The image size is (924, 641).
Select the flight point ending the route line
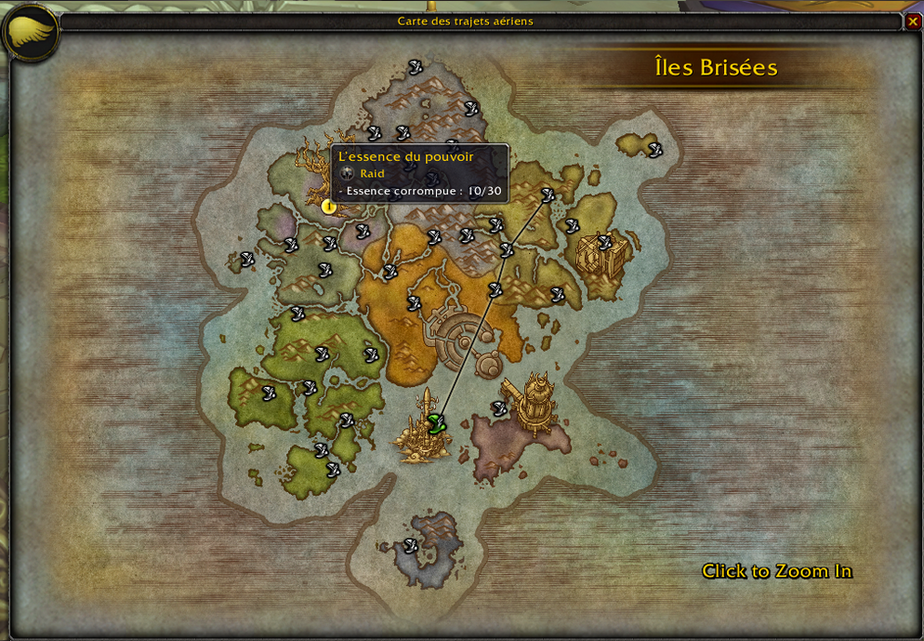click(548, 195)
